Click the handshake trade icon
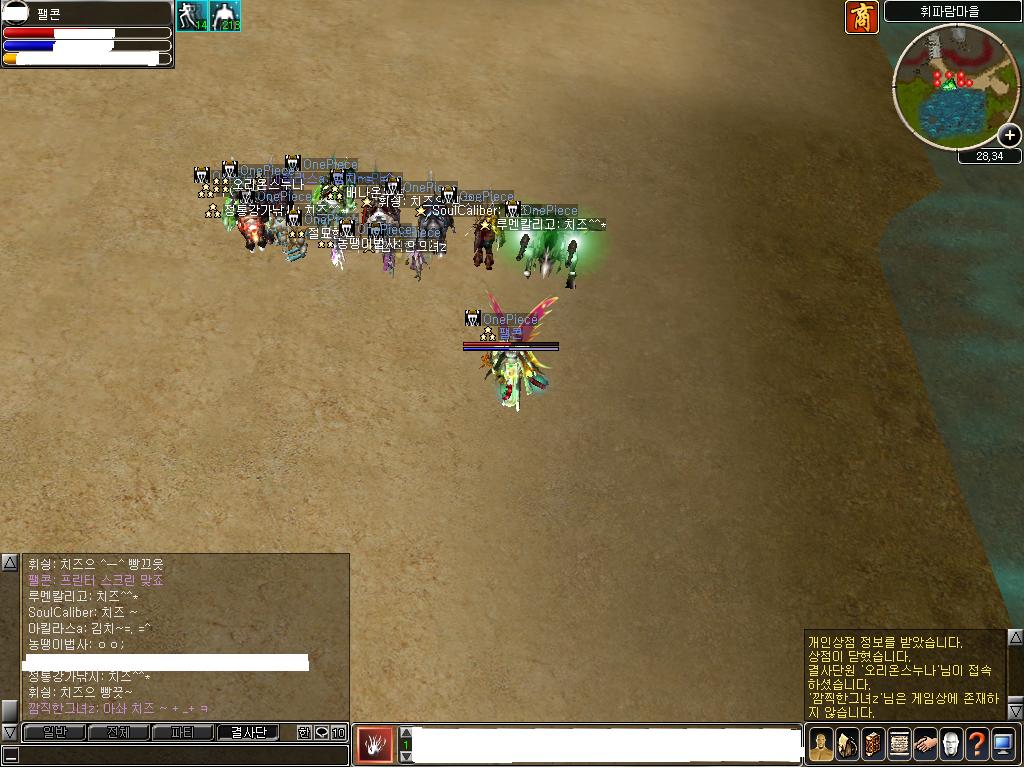The image size is (1024, 775). tap(925, 745)
